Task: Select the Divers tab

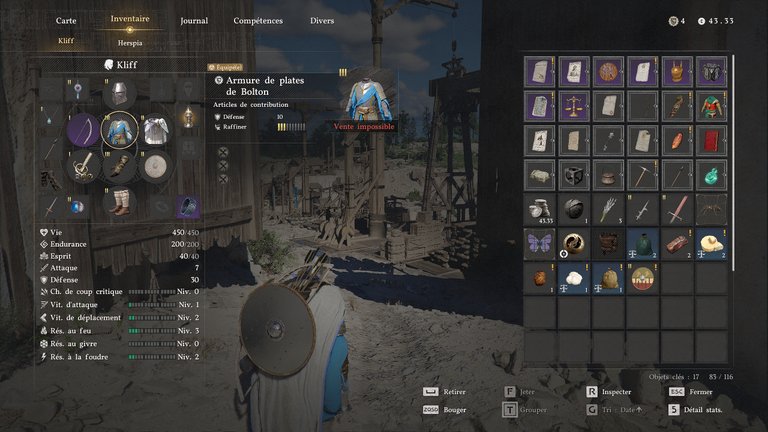Action: click(x=322, y=20)
